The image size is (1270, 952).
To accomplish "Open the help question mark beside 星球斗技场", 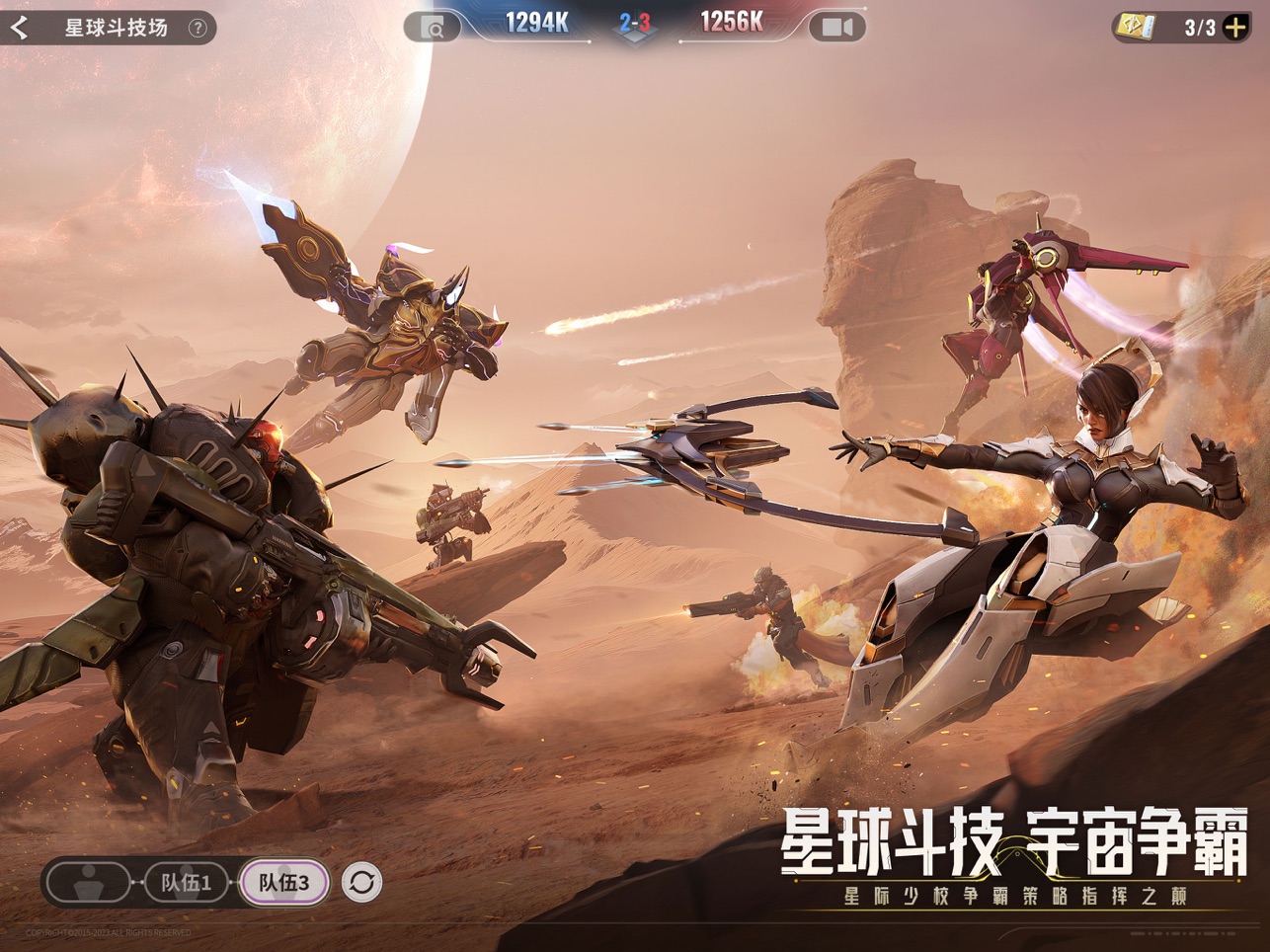I will click(198, 28).
